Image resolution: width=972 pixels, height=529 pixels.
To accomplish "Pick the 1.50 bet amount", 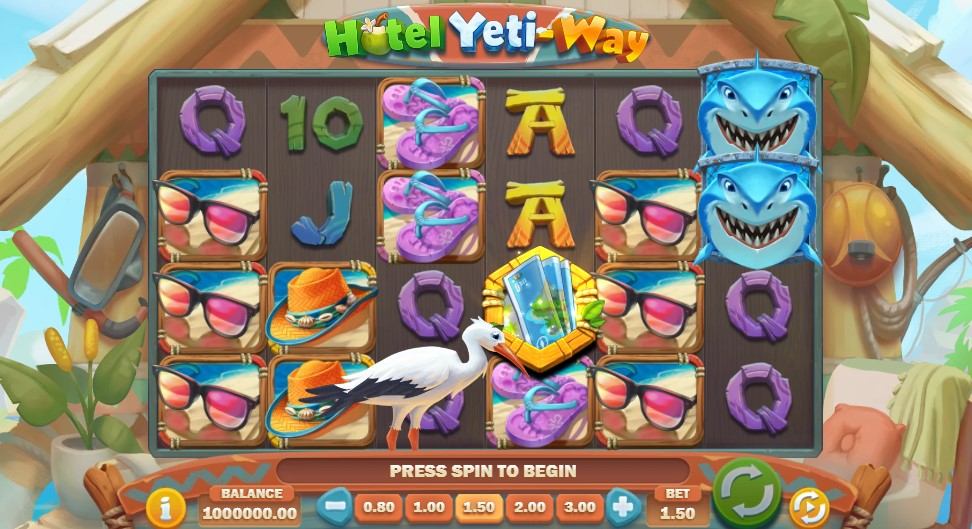I will (x=479, y=507).
